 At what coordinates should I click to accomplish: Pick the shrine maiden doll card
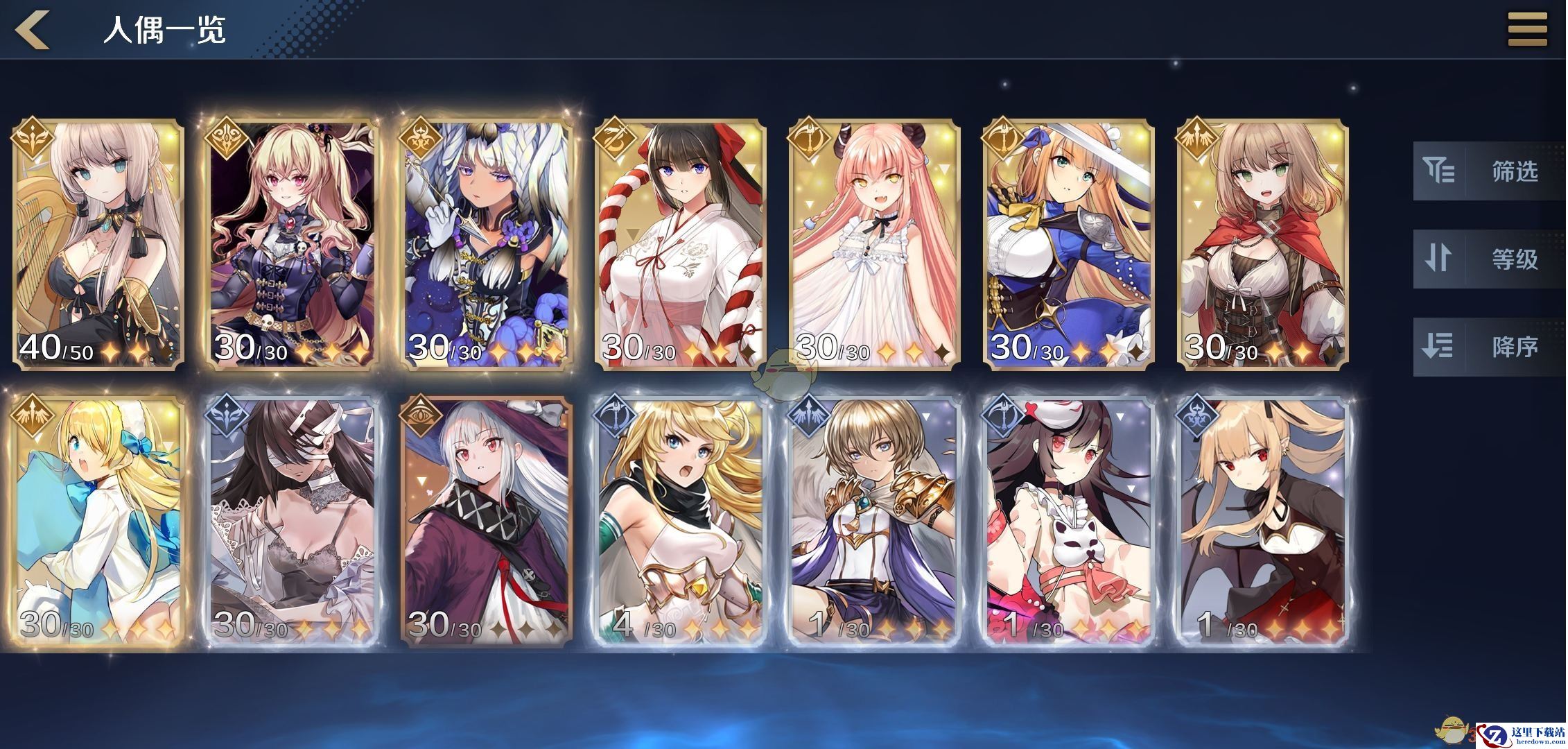681,244
